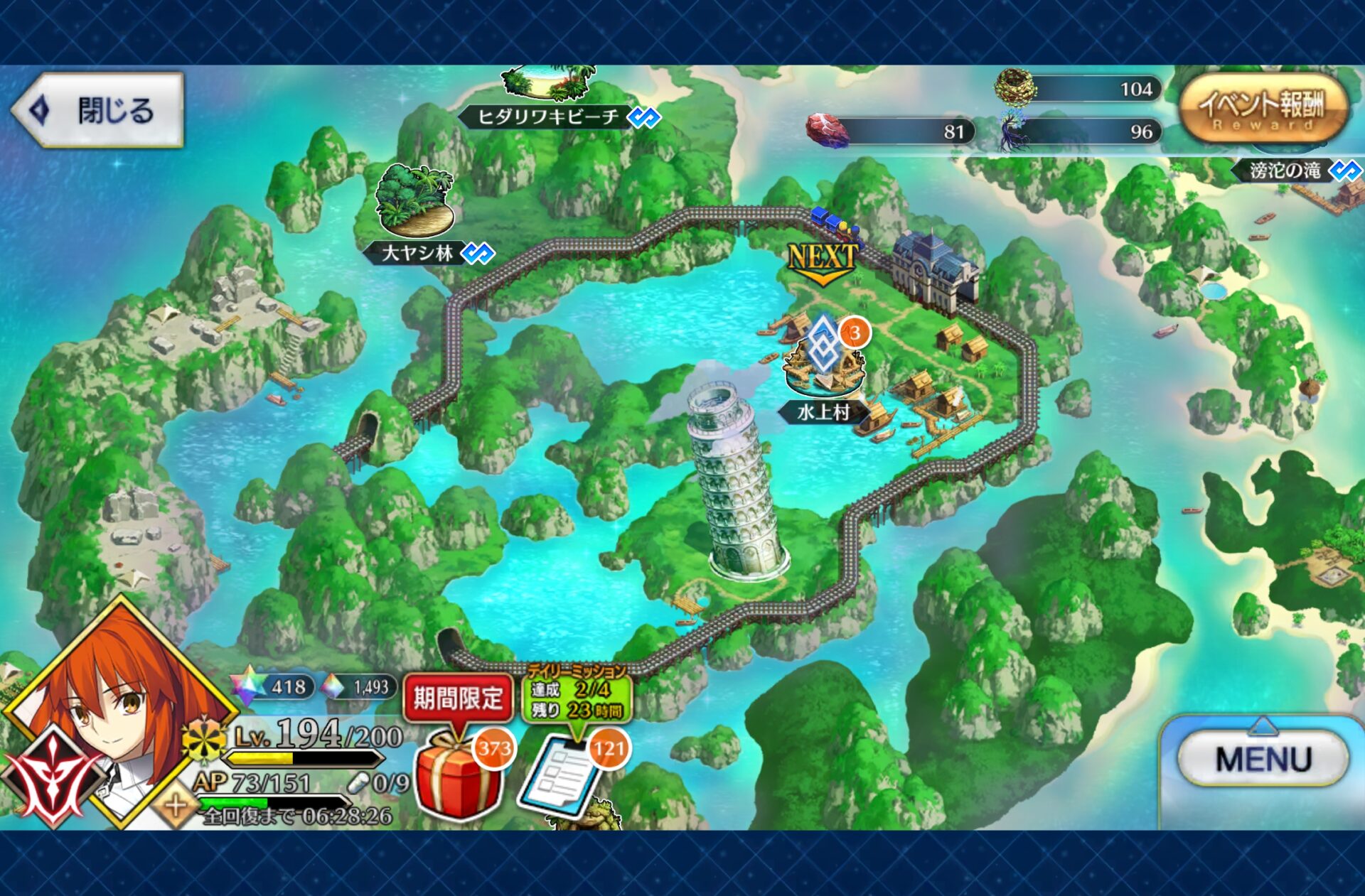
Task: Close the map with the 閉じる button
Action: [98, 110]
